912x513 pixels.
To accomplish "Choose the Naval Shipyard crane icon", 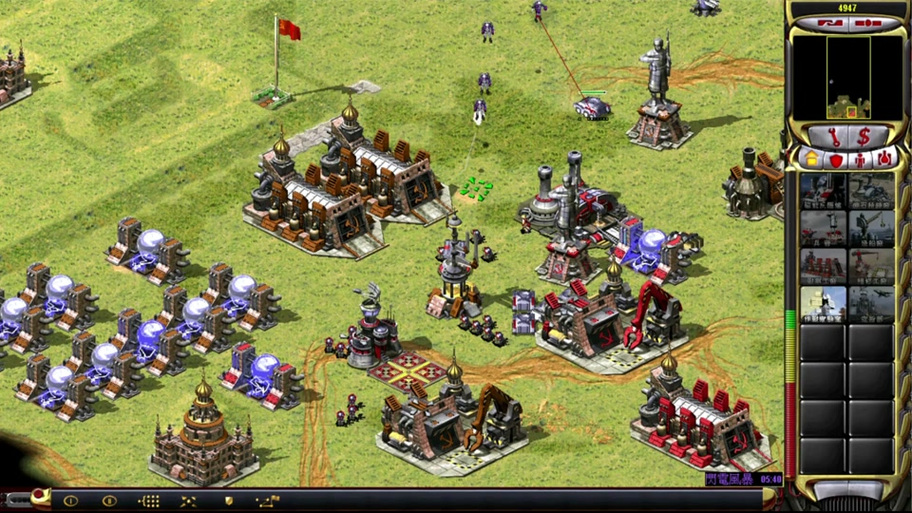I will (870, 227).
